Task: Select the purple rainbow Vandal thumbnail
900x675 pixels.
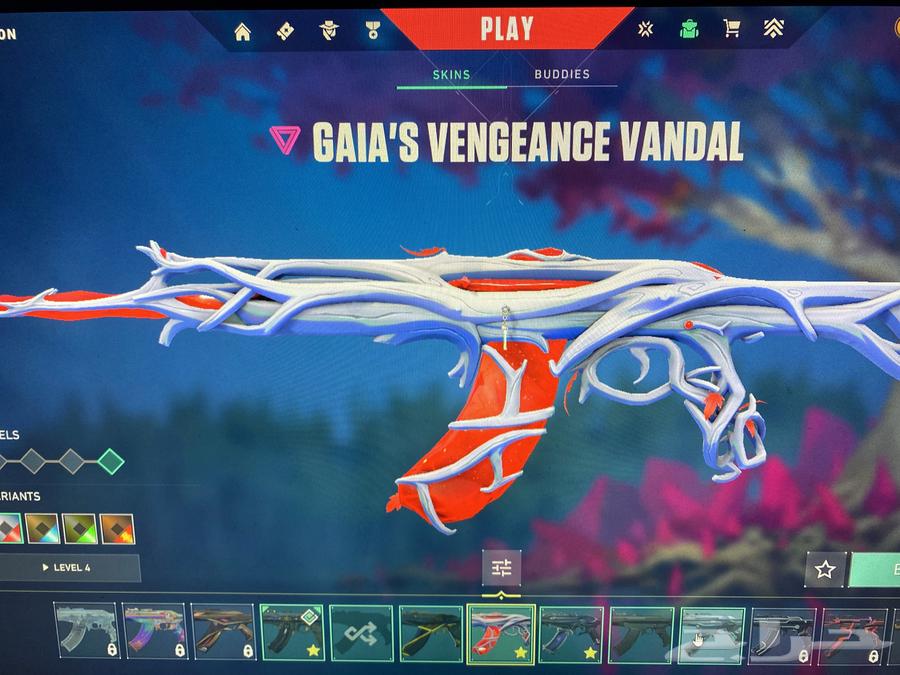Action: [153, 633]
